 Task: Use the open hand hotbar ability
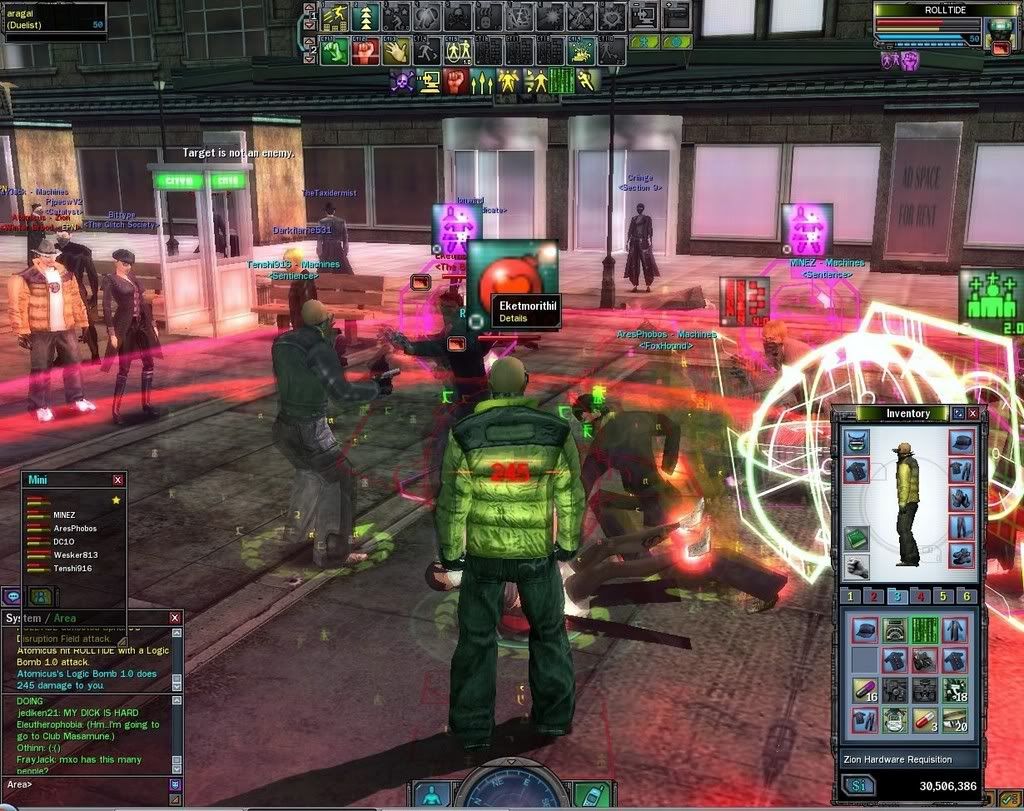pos(397,51)
